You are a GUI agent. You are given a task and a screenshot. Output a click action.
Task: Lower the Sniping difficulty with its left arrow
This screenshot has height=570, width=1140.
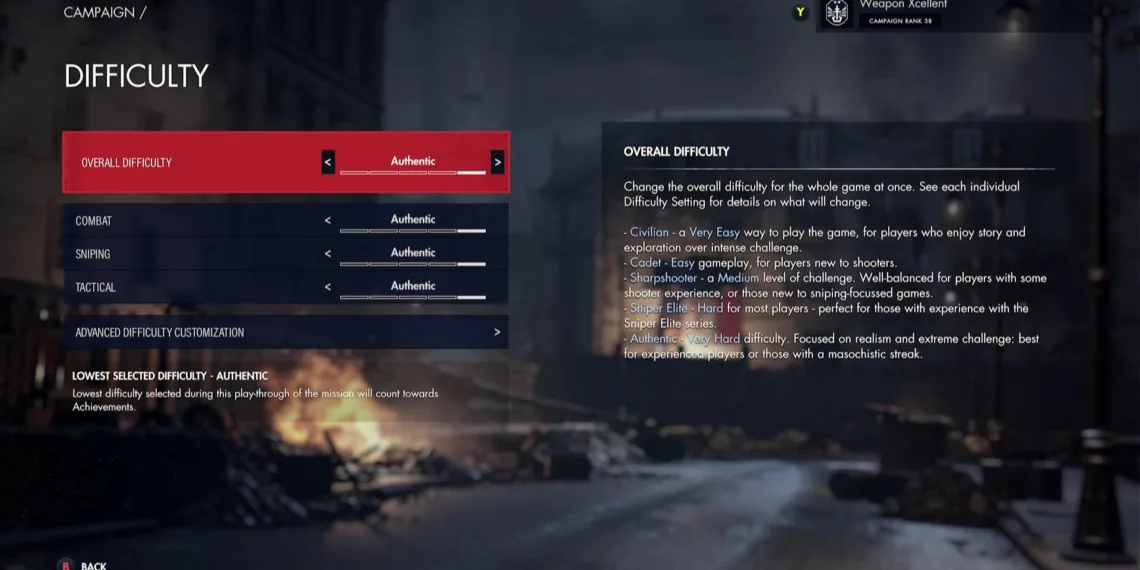[x=327, y=254]
